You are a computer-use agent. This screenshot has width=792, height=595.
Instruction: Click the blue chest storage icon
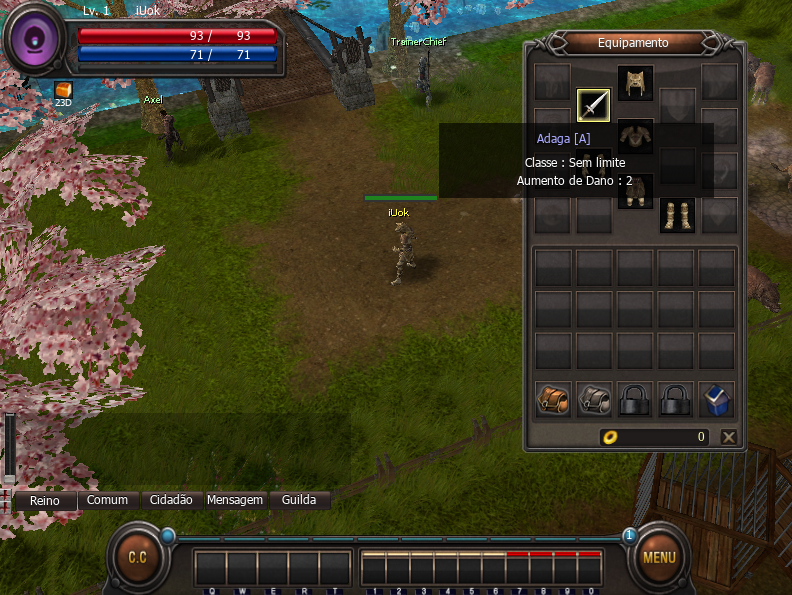(x=716, y=399)
